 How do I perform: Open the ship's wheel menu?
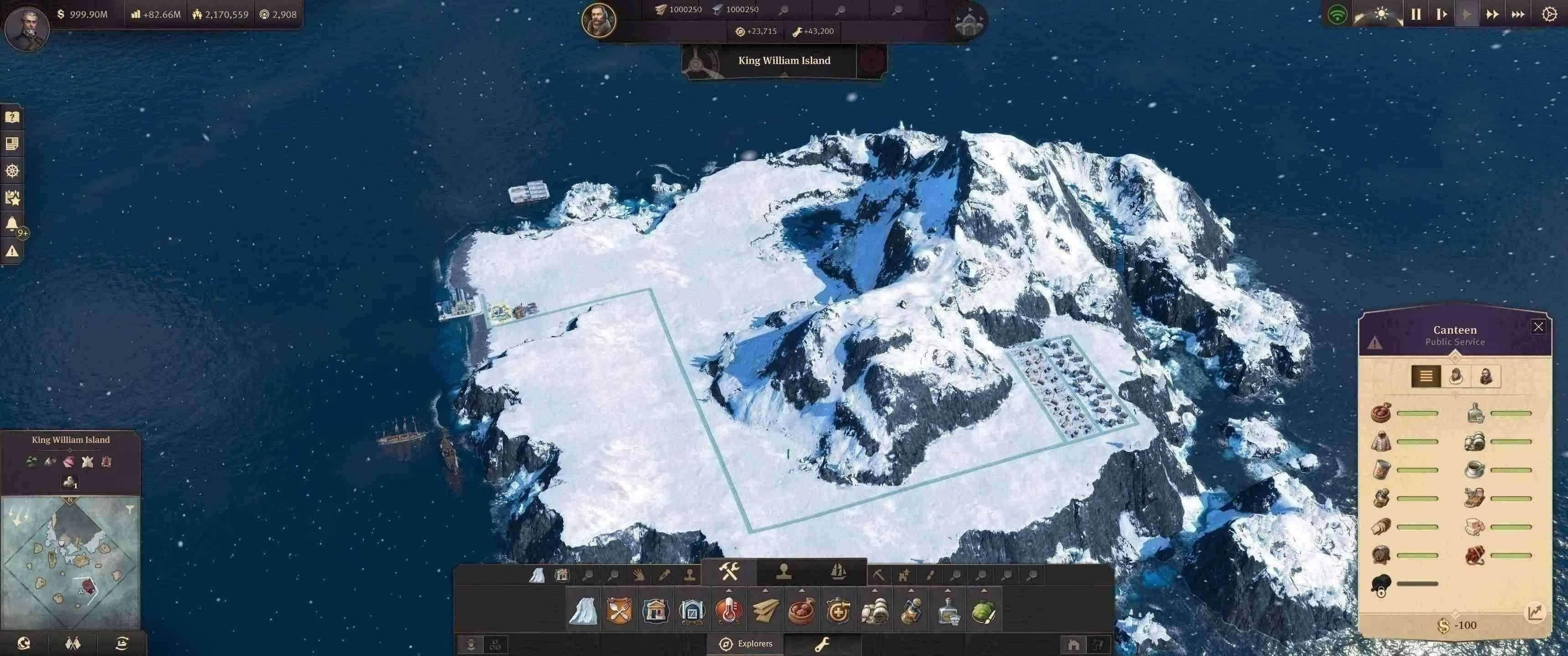(x=12, y=170)
